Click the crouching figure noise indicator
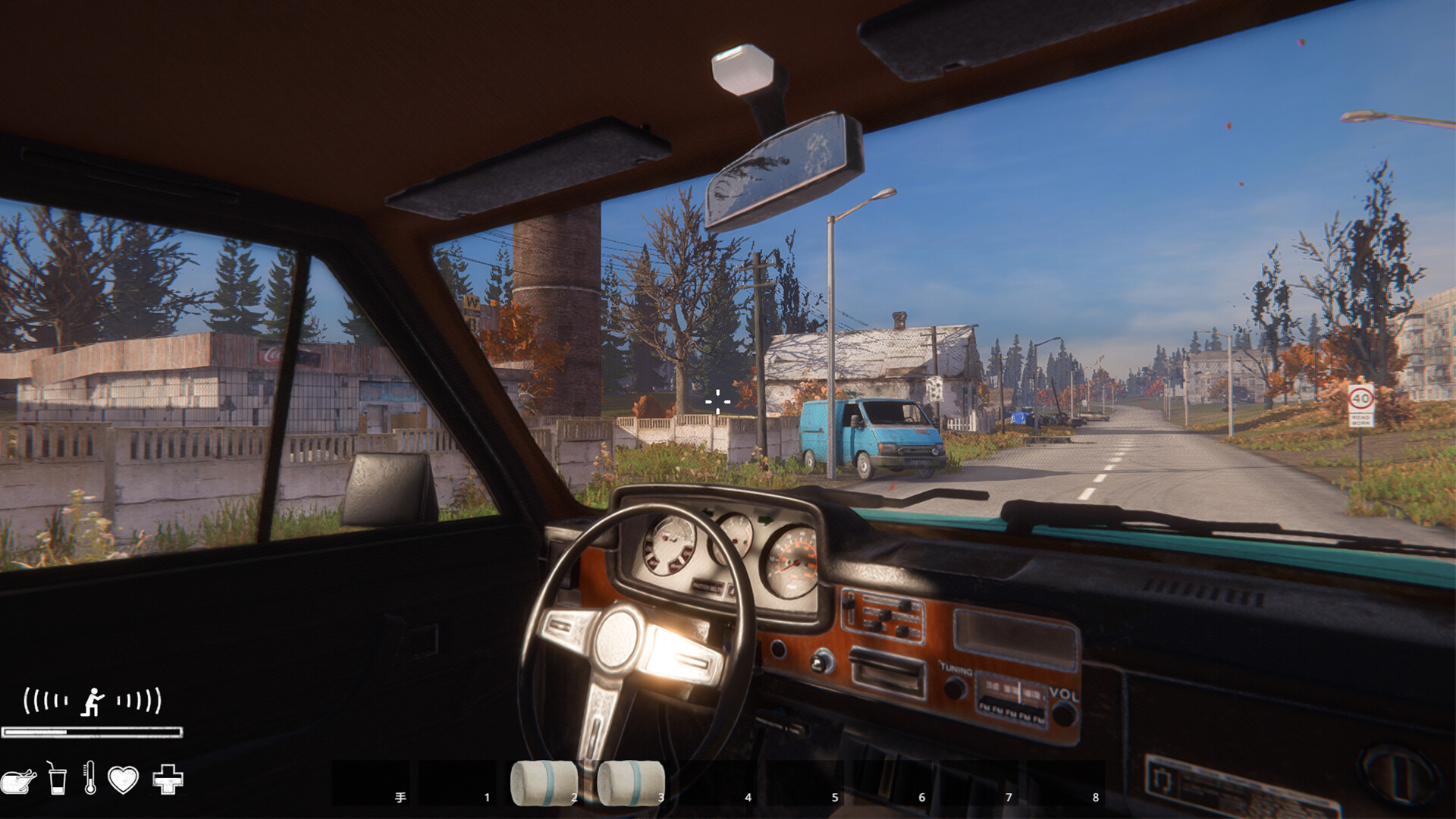Viewport: 1456px width, 819px height. tap(92, 701)
